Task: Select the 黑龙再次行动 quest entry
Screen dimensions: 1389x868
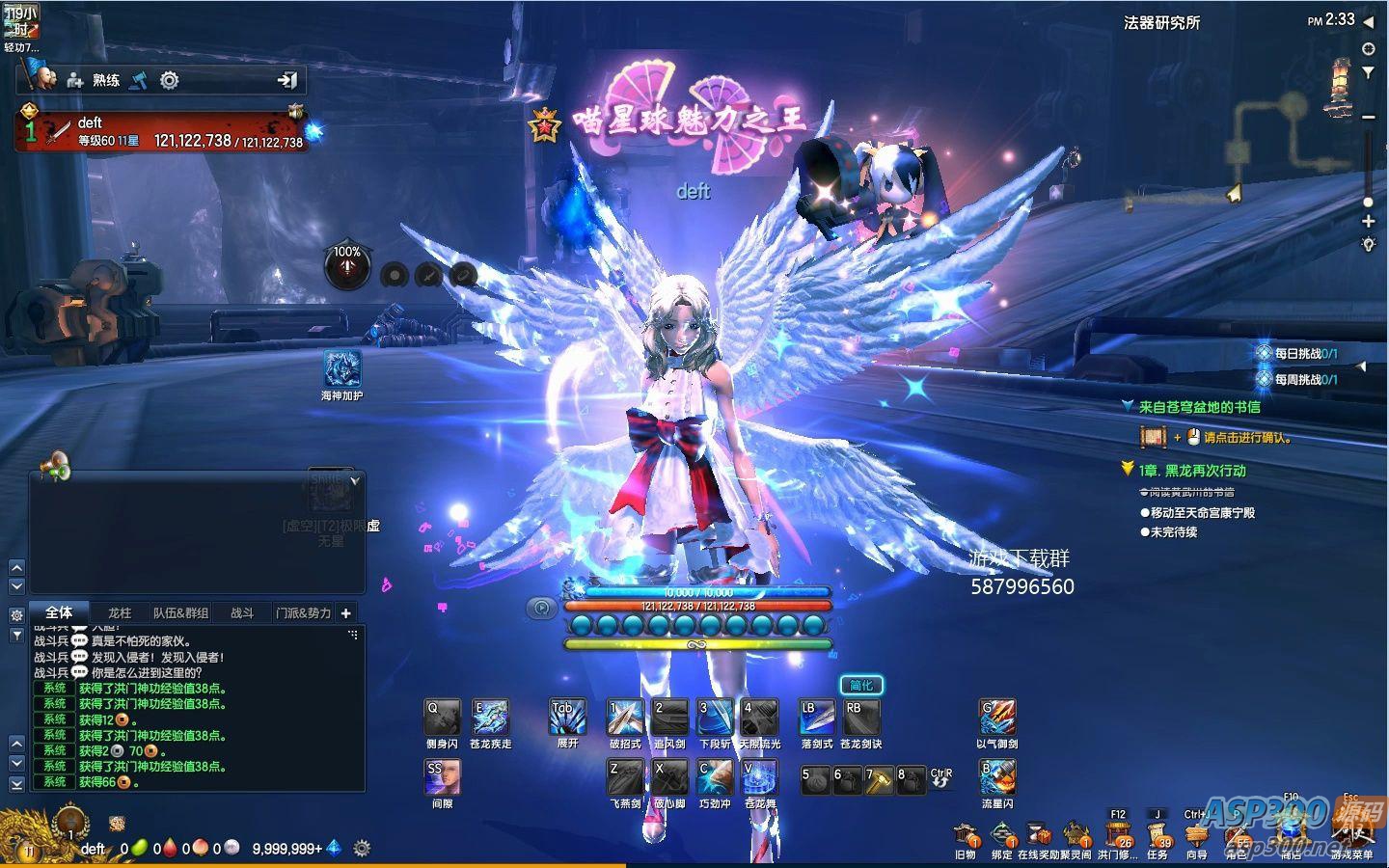Action: click(x=1191, y=471)
